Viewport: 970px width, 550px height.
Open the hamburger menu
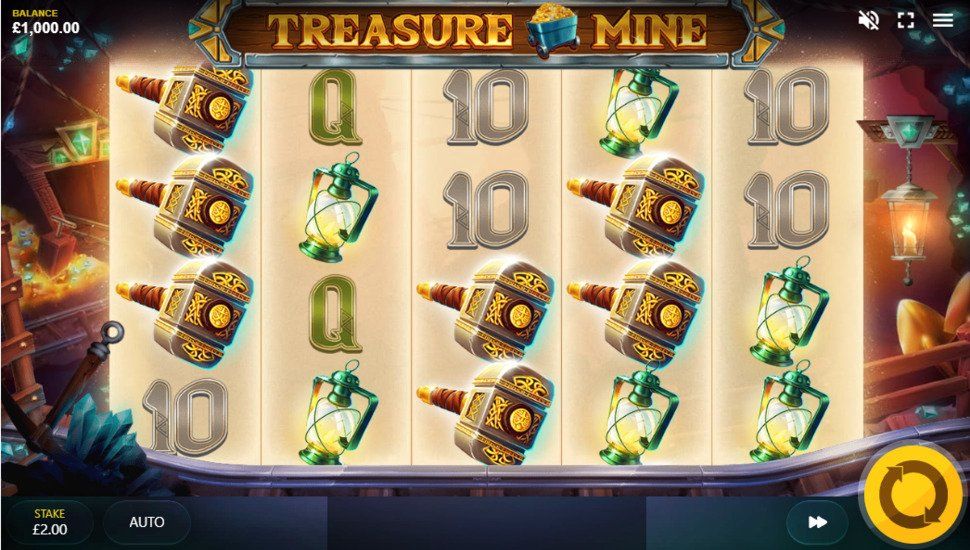tap(943, 20)
